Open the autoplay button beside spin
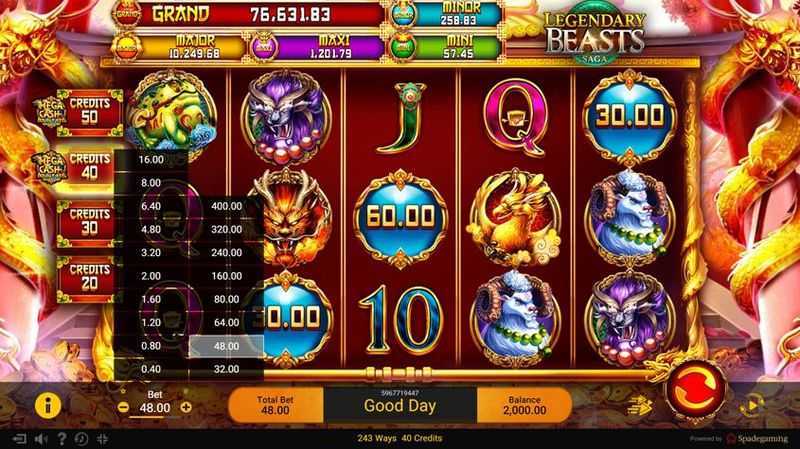Screen dimensions: 800x449 point(752,406)
